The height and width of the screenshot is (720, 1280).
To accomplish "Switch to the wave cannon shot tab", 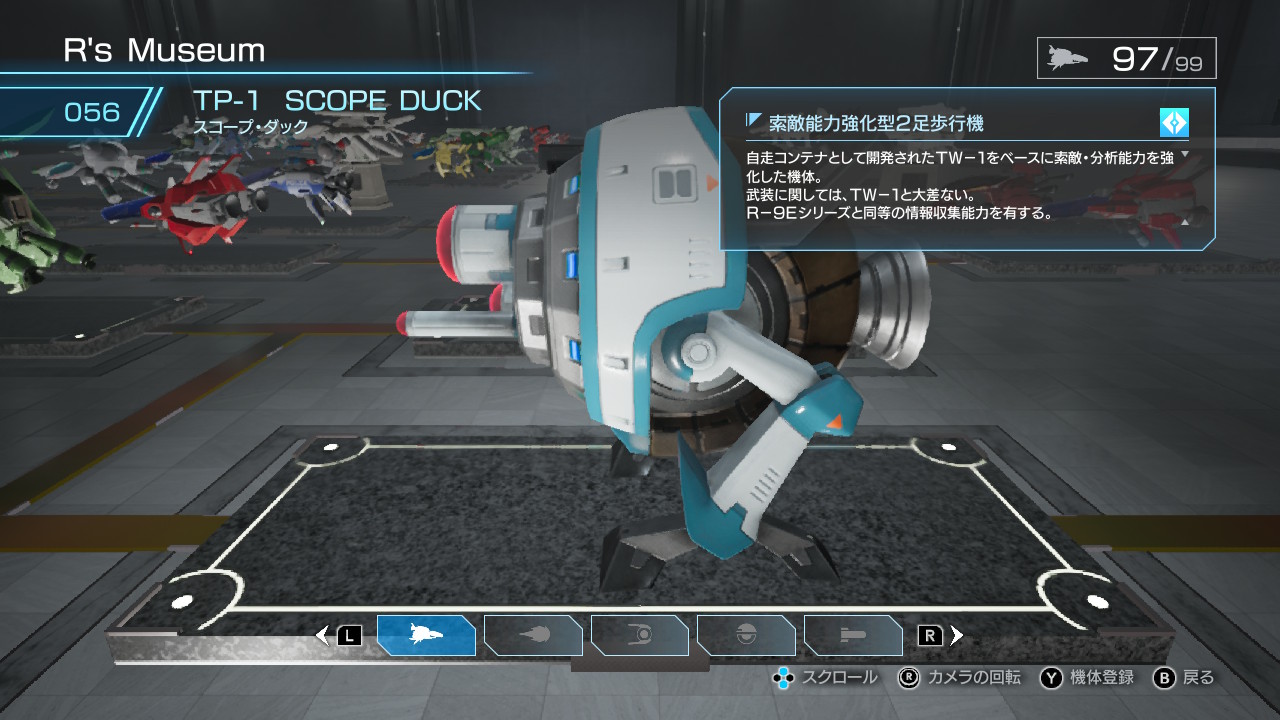I will 533,635.
